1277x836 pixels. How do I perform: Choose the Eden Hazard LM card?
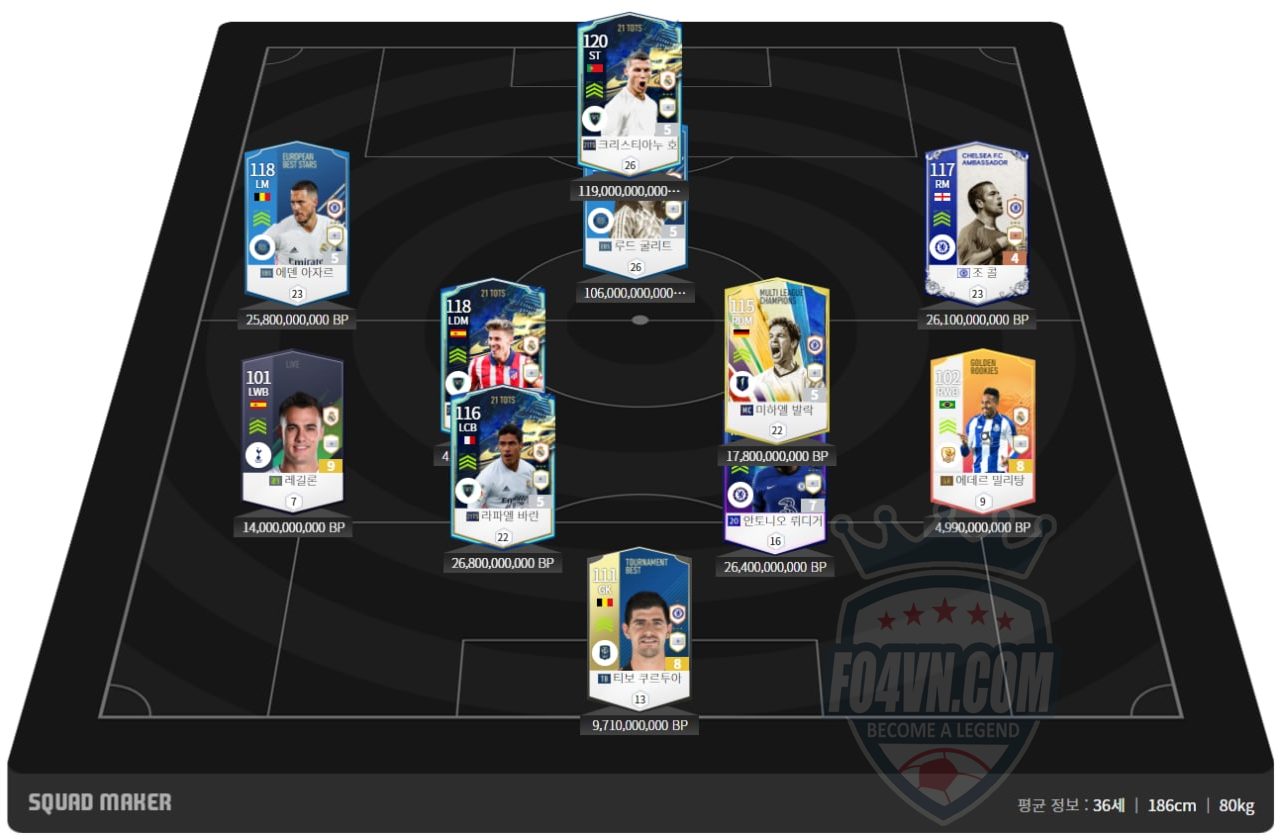pyautogui.click(x=297, y=220)
